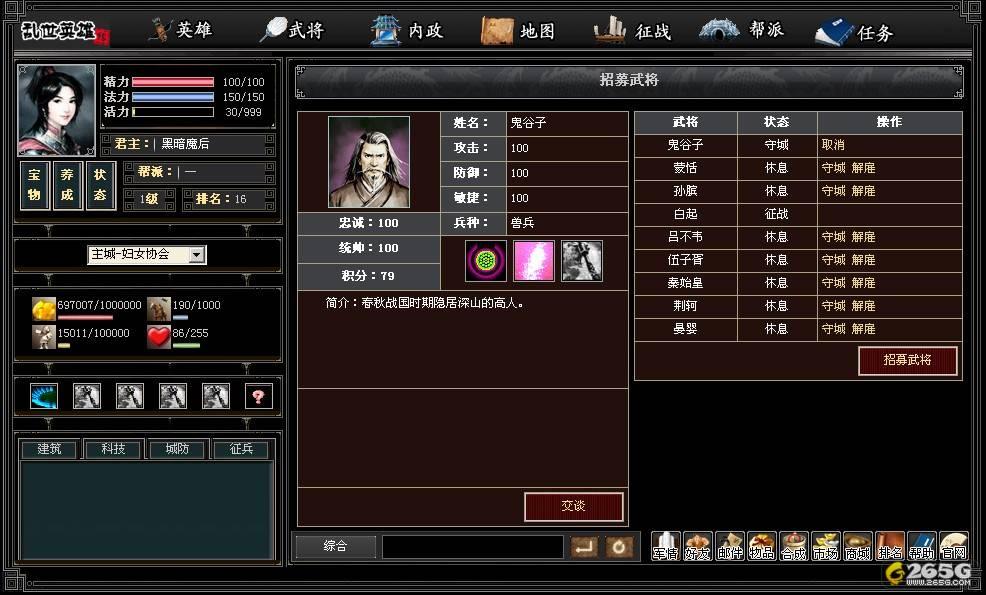
Task: View the 任务 quest menu
Action: tap(856, 32)
